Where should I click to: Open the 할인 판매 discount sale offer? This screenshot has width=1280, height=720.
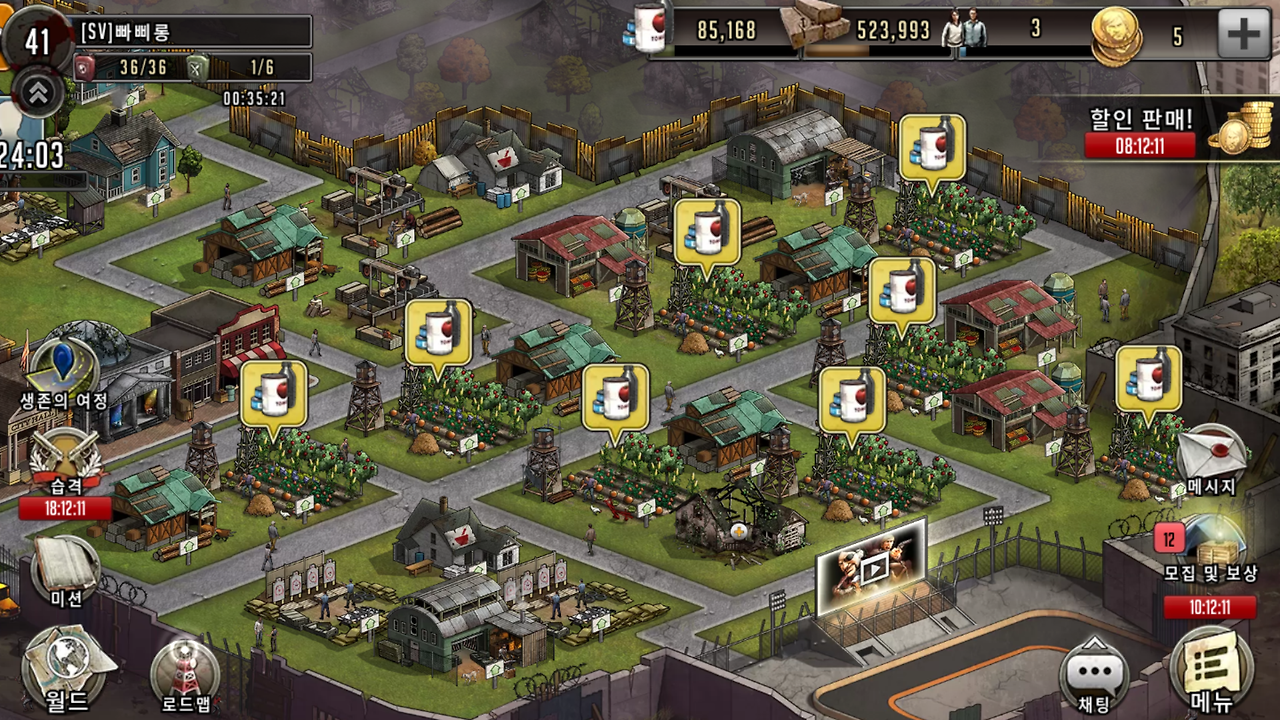1170,130
